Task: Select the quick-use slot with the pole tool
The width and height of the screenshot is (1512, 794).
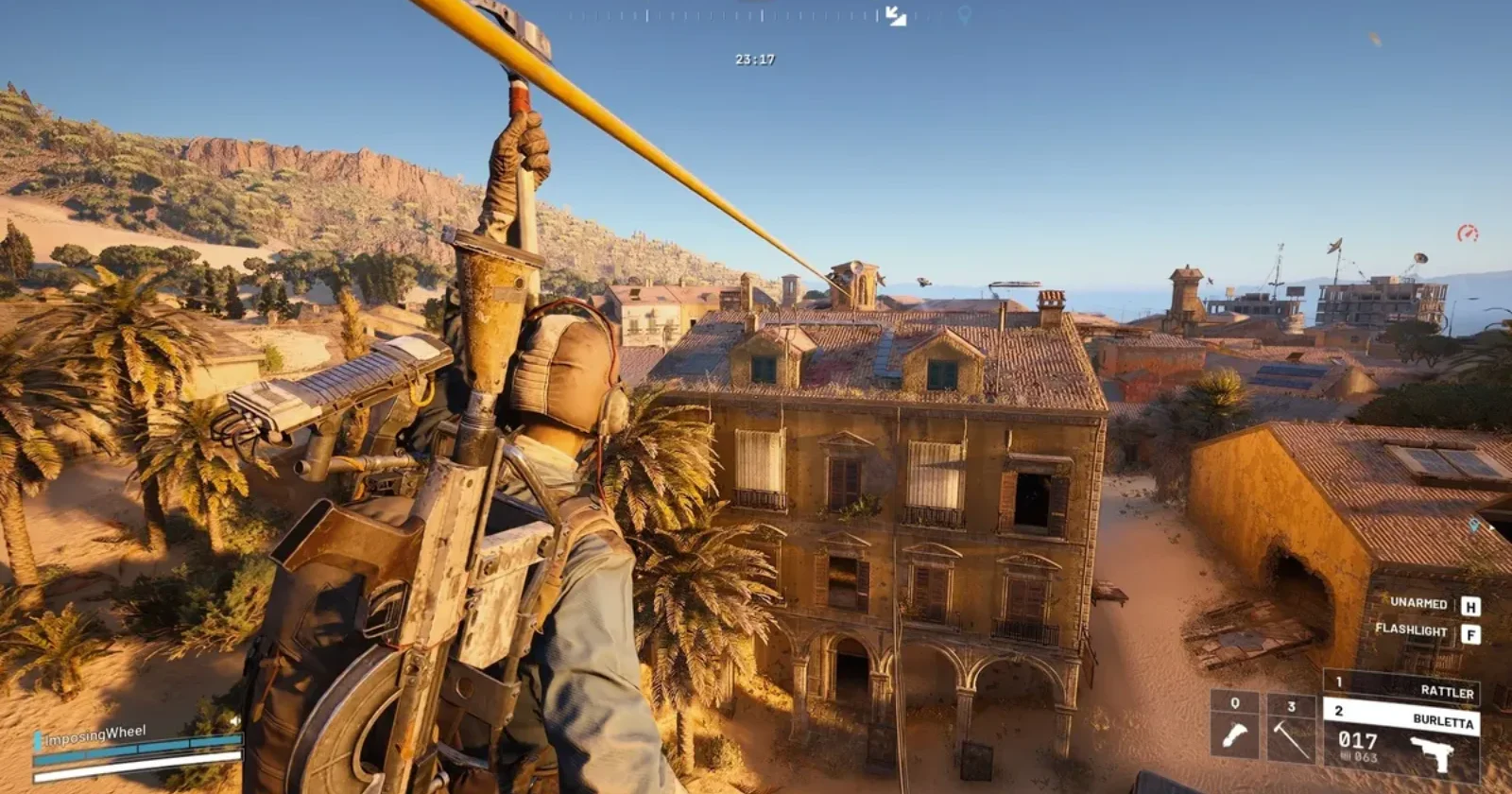Action: (1291, 726)
